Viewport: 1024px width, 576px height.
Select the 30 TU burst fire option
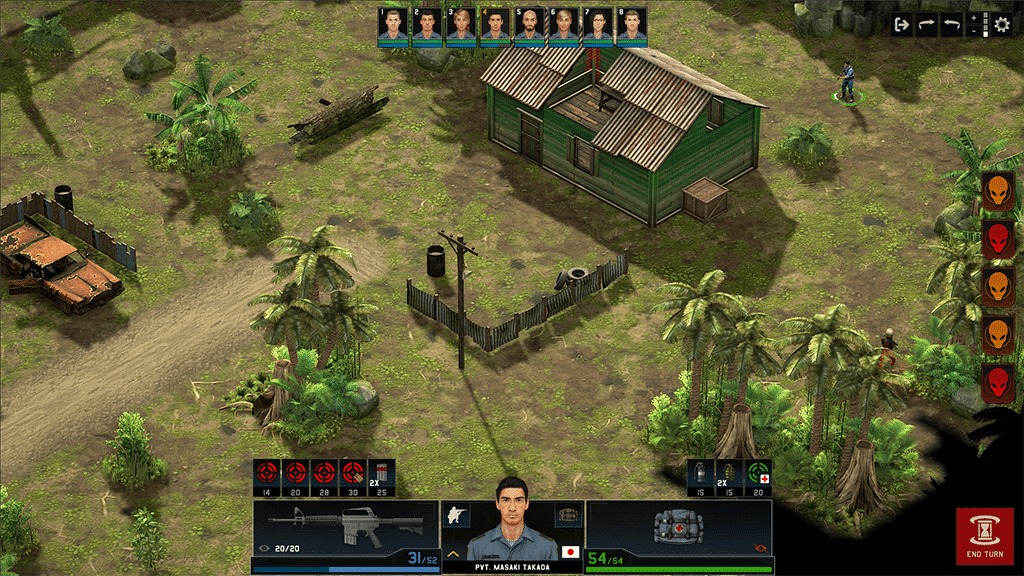click(x=352, y=473)
